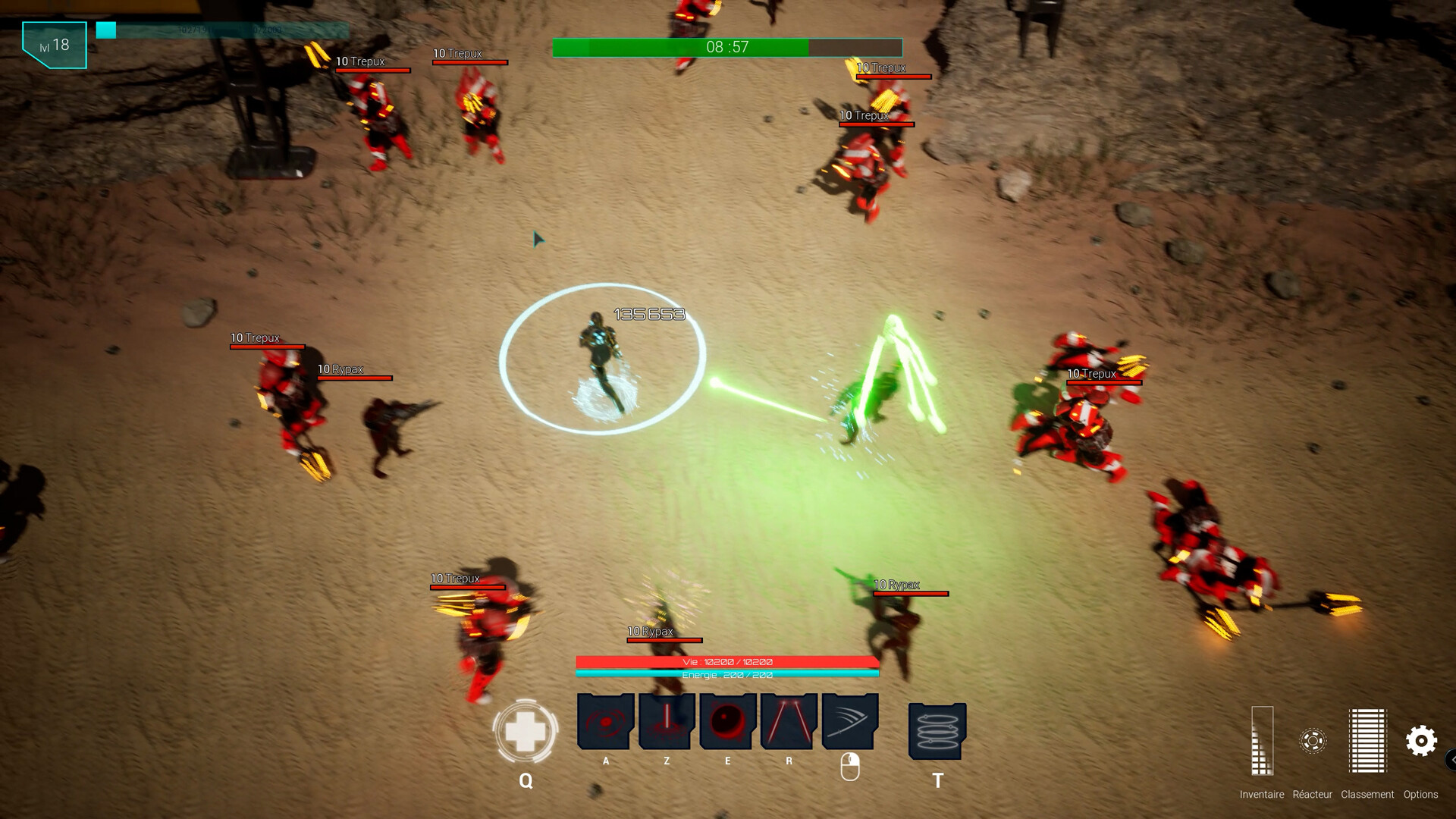Image resolution: width=1456 pixels, height=819 pixels.
Task: Click the green 08:57 match timer bar
Action: (726, 47)
